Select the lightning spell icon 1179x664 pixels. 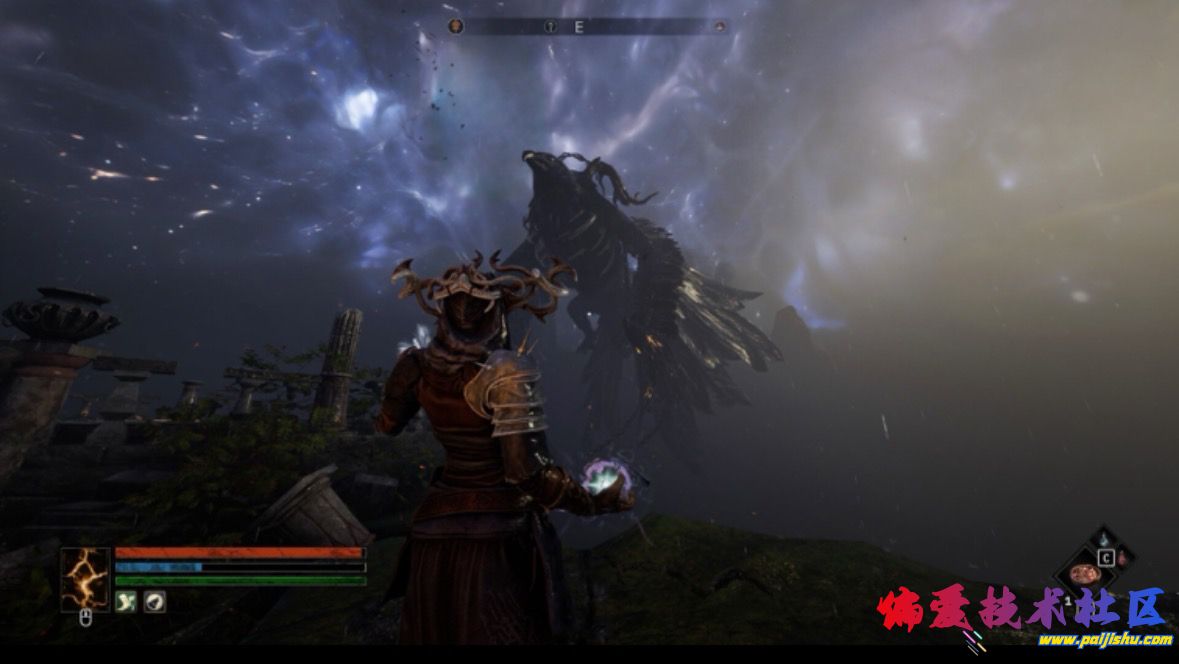pos(85,579)
